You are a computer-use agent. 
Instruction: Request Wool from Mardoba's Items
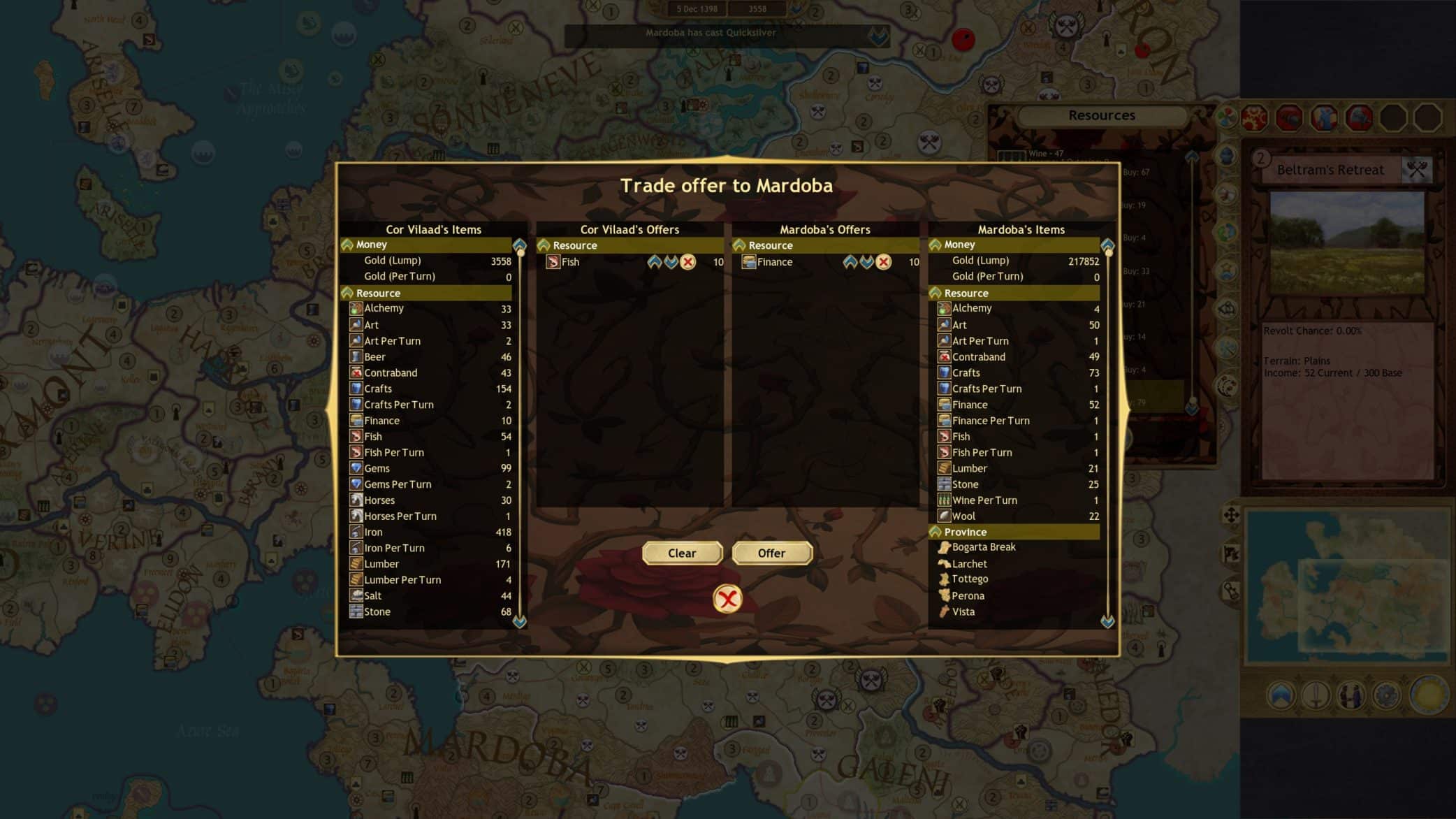coord(963,516)
